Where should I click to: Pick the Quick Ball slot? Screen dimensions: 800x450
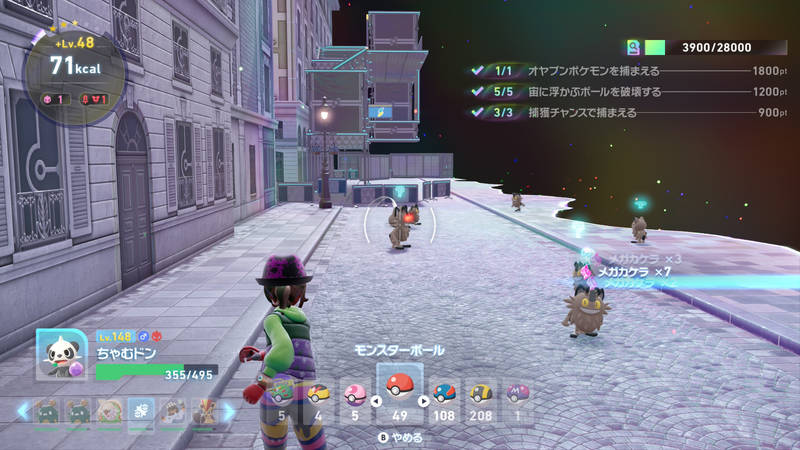[318, 394]
